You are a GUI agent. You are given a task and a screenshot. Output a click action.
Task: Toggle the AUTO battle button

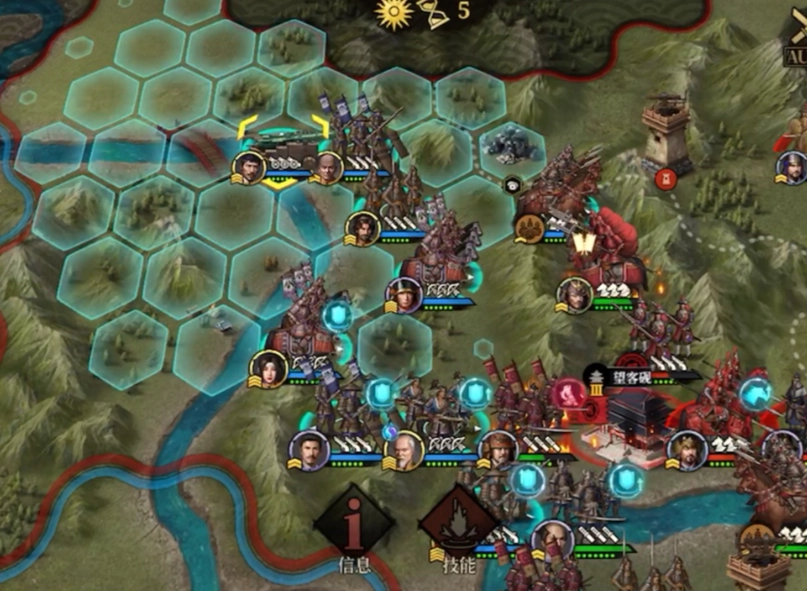coord(794,47)
